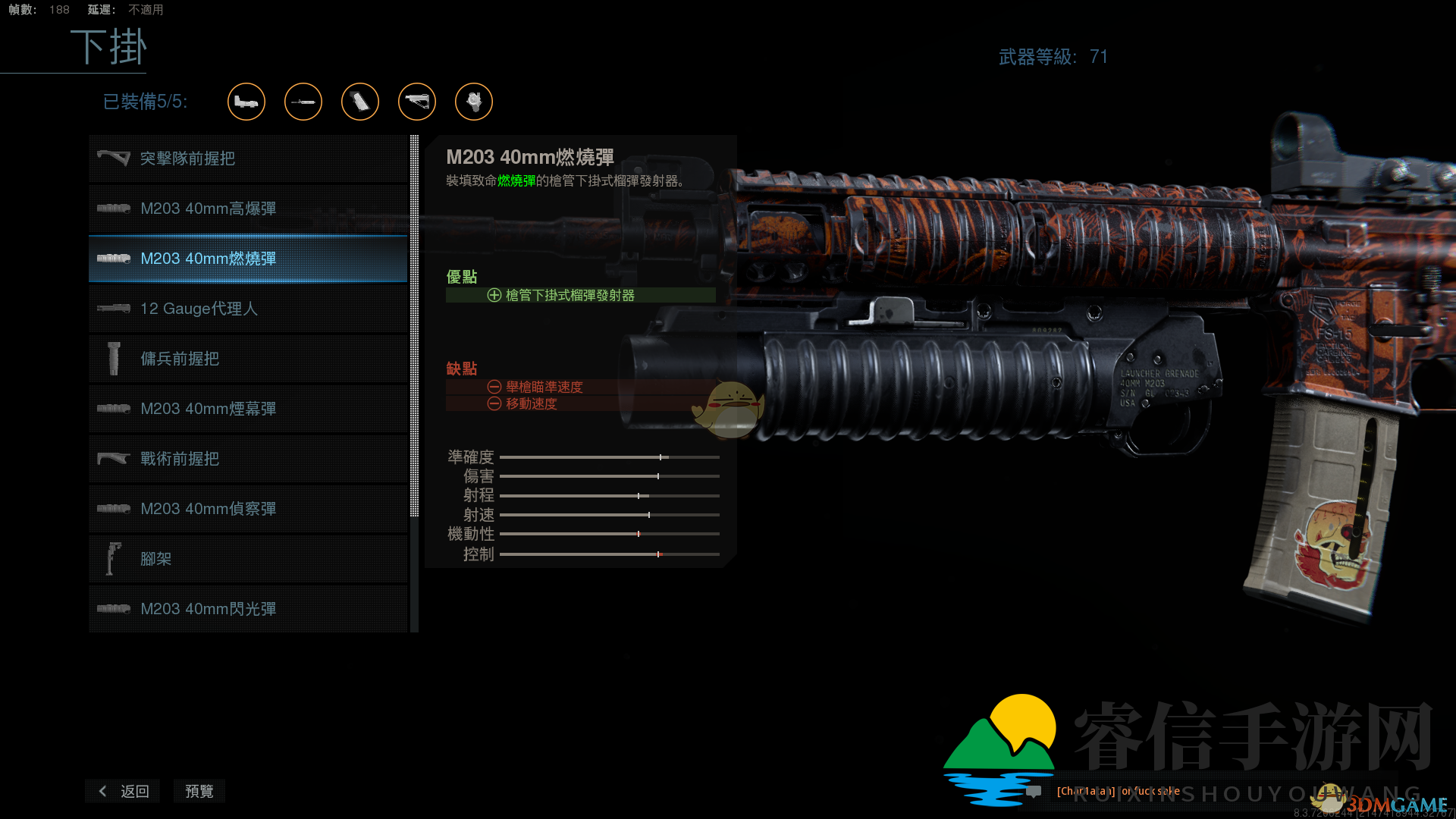The image size is (1456, 819).
Task: Equip the 戰術前握把 option
Action: tap(248, 459)
